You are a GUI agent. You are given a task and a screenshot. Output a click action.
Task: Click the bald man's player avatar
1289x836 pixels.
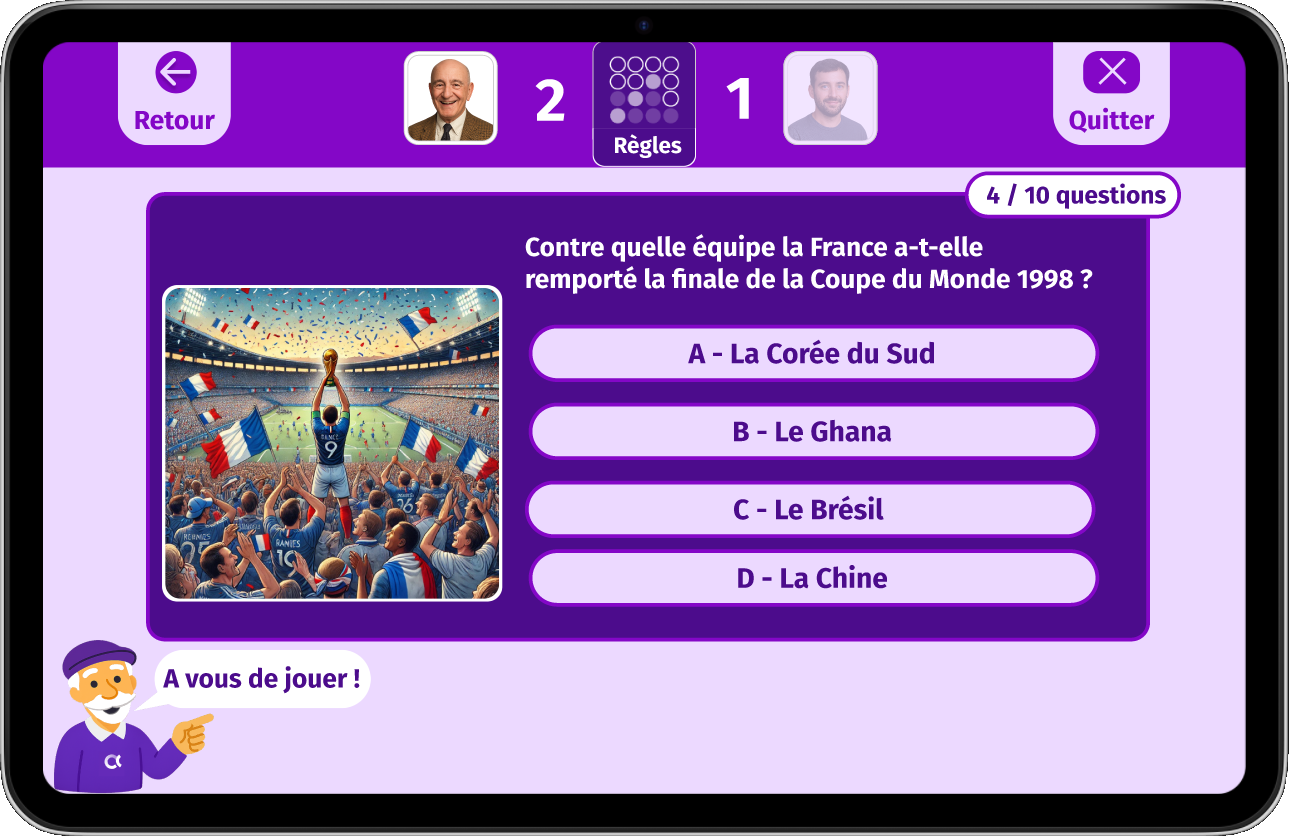point(450,98)
